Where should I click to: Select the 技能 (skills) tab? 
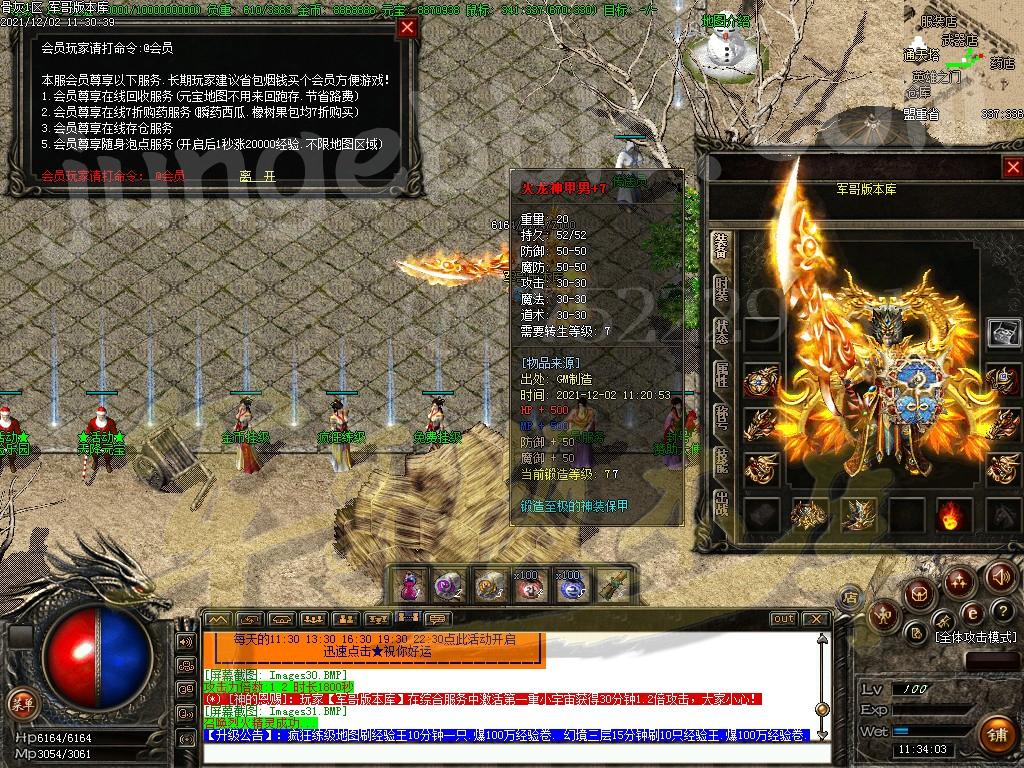pyautogui.click(x=721, y=460)
